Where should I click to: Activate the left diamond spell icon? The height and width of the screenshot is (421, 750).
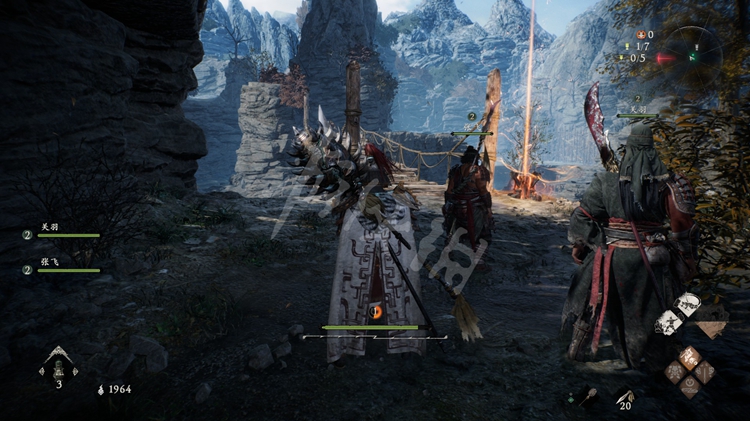pyautogui.click(x=675, y=371)
